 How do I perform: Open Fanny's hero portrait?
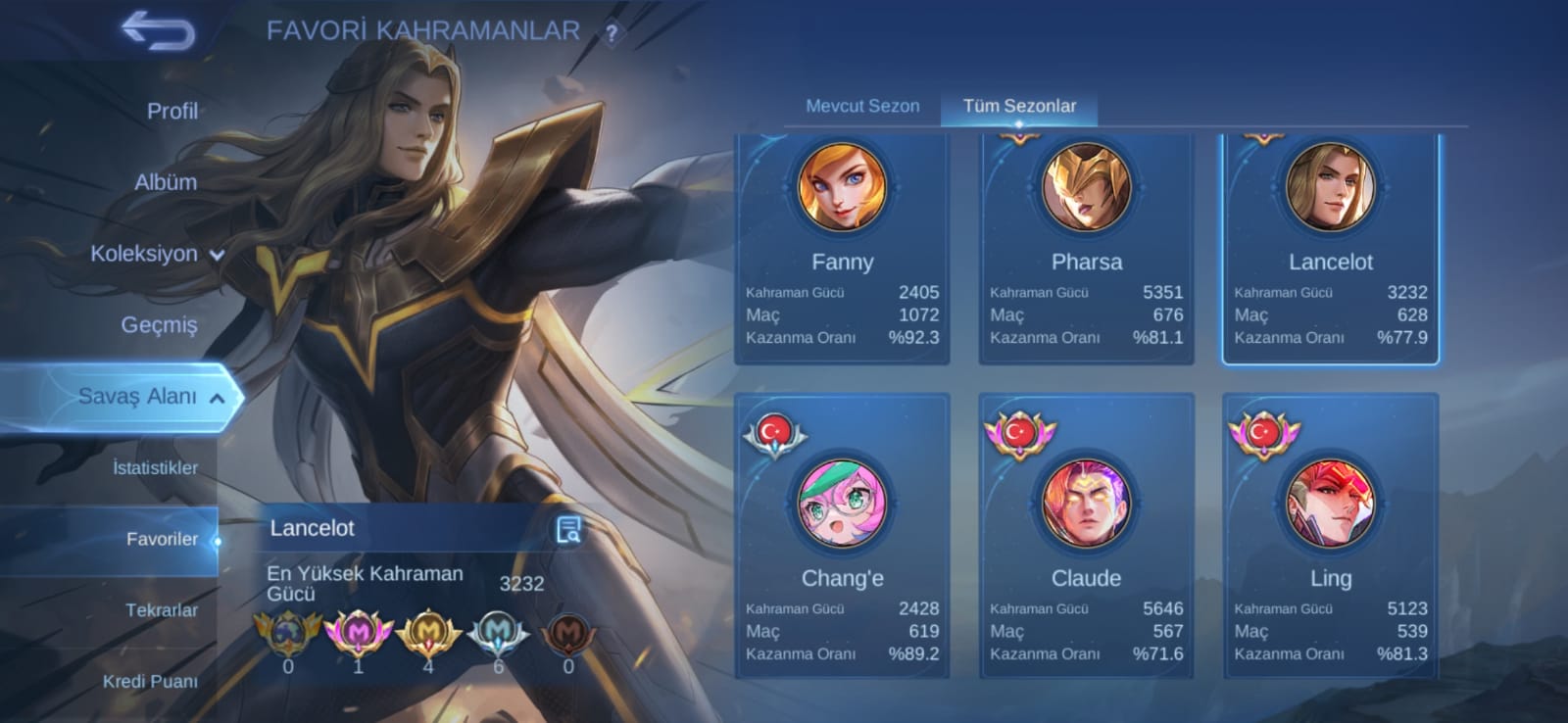pyautogui.click(x=844, y=187)
